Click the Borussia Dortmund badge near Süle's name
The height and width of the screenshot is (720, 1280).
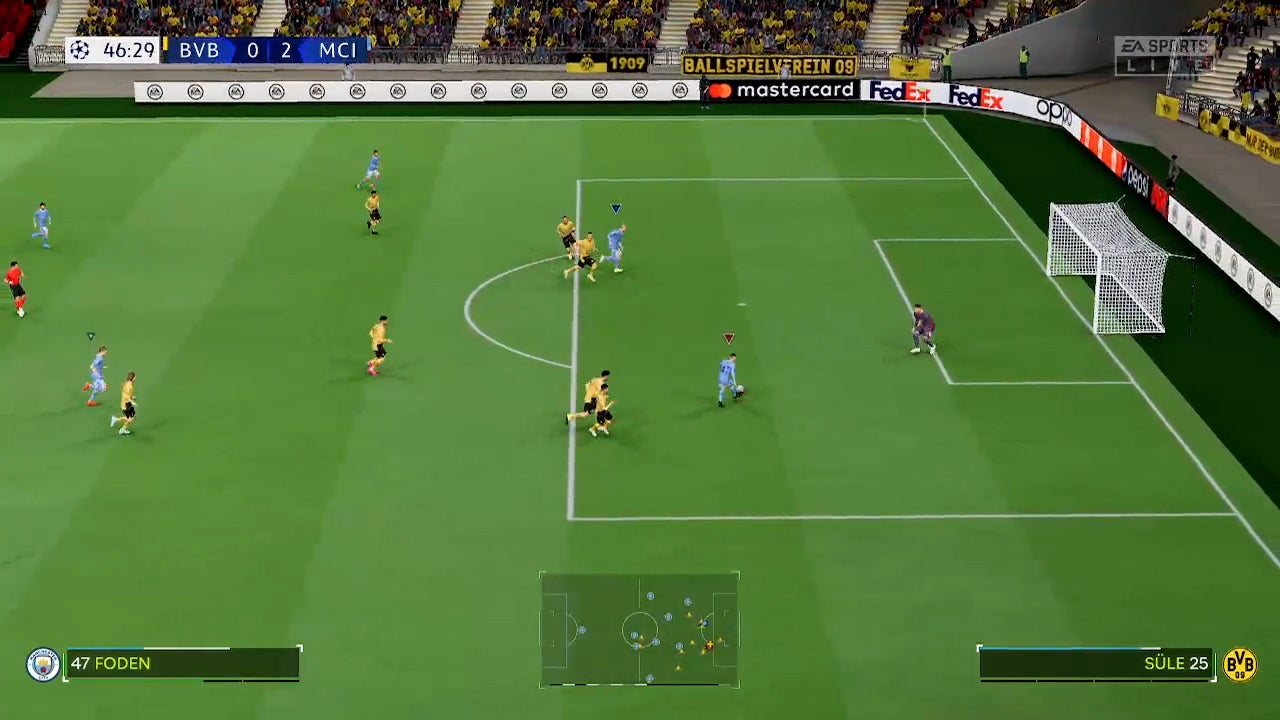click(1243, 663)
